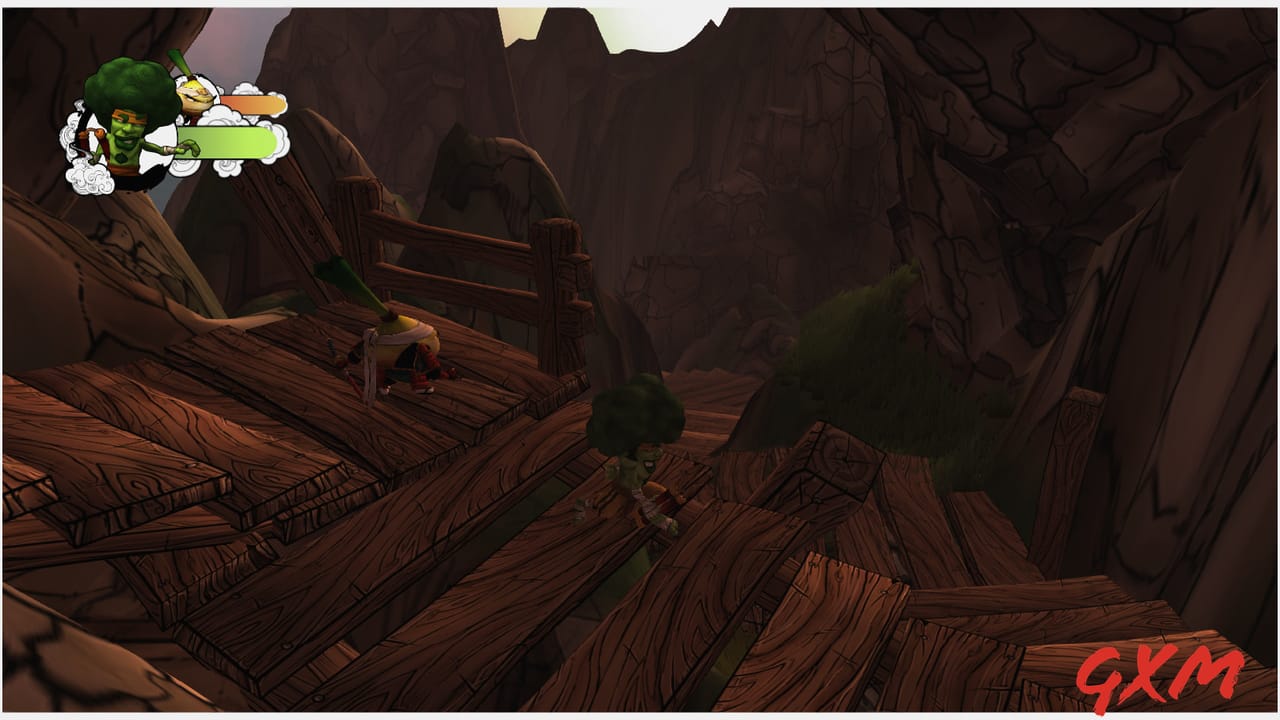Screen dimensions: 1280x720
Task: Click the onion enemy crouching on the upper plank
Action: (x=400, y=350)
